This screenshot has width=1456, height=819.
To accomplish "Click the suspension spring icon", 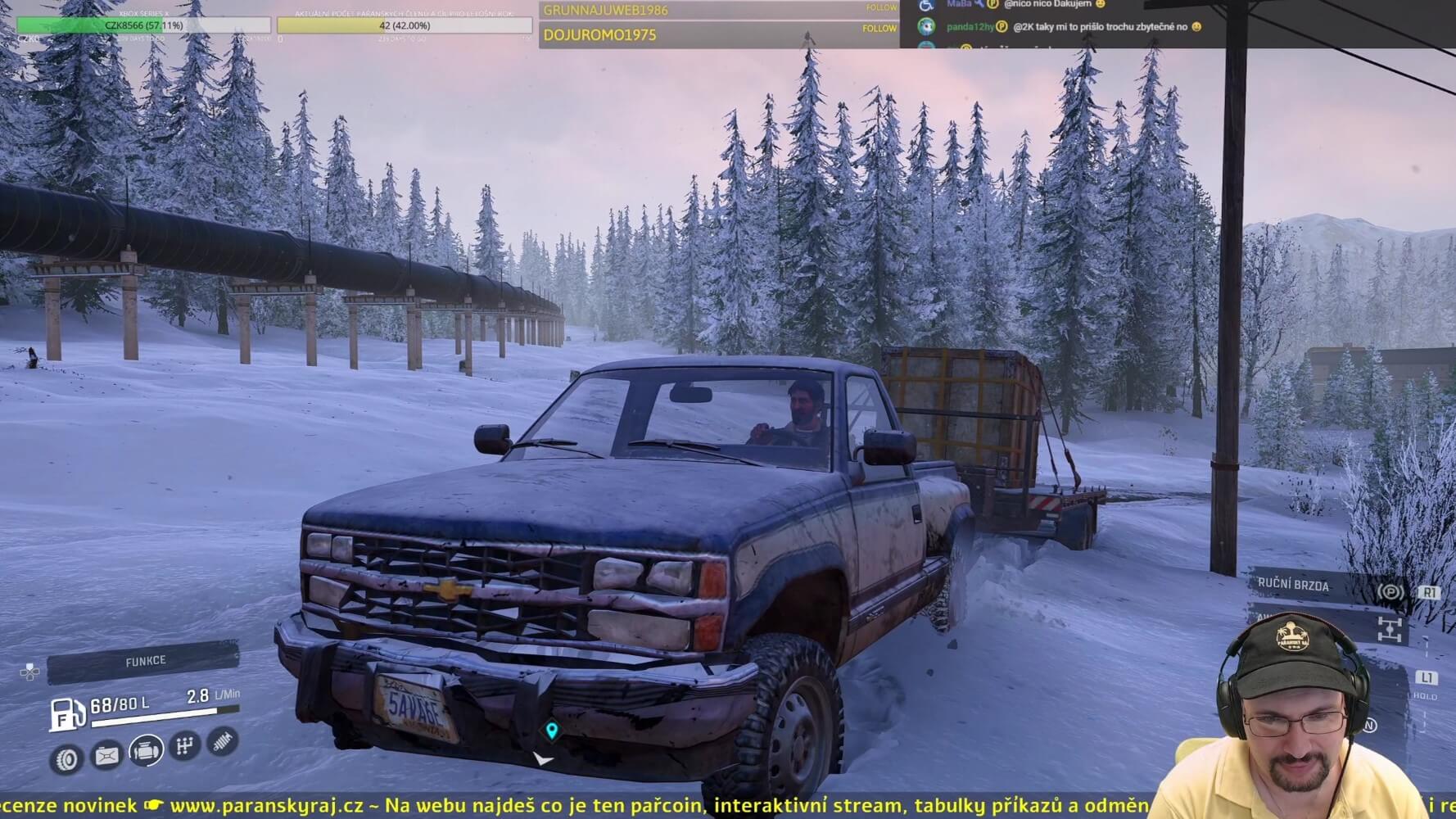I will pos(222,741).
